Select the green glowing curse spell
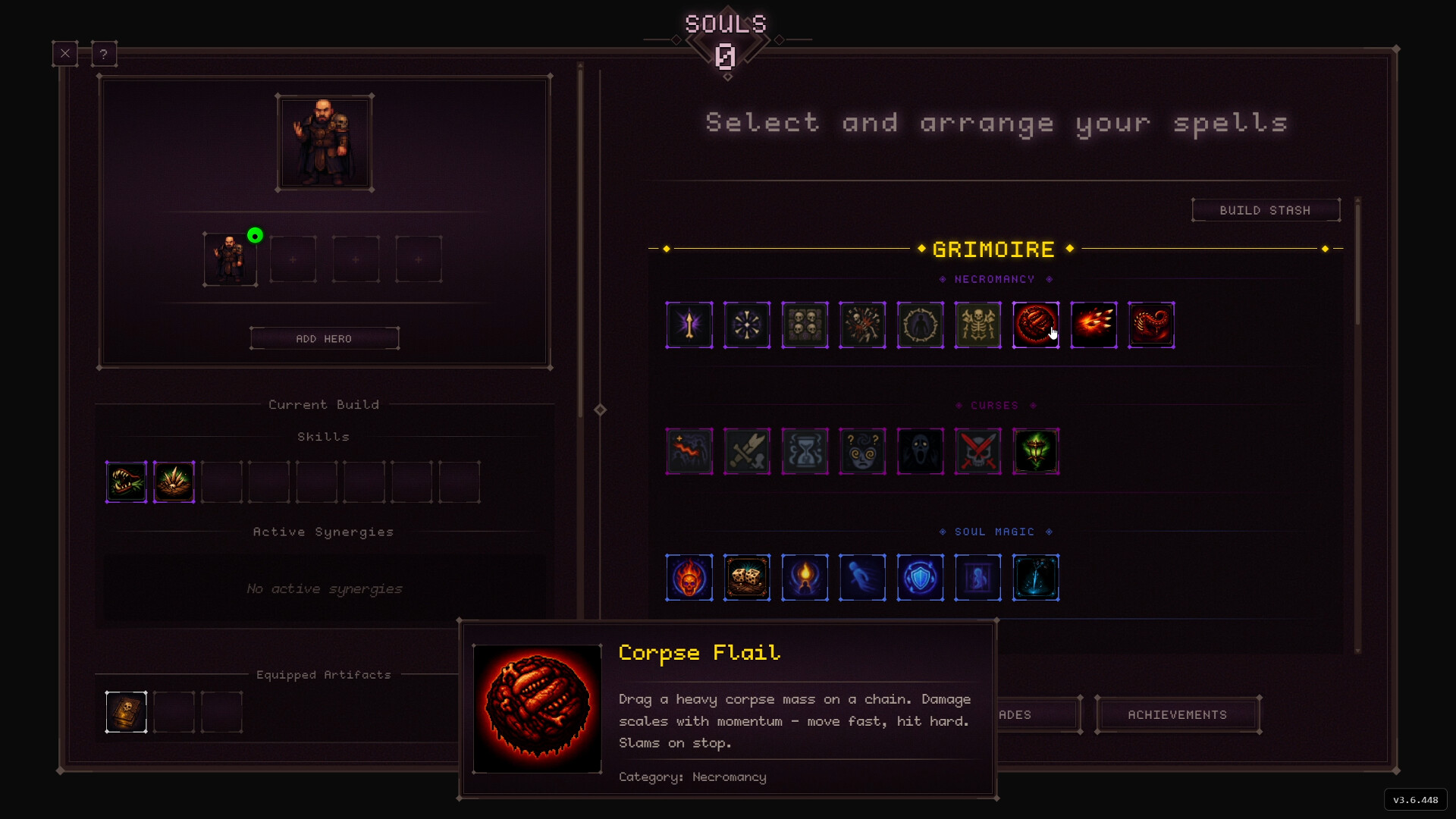 point(1036,450)
